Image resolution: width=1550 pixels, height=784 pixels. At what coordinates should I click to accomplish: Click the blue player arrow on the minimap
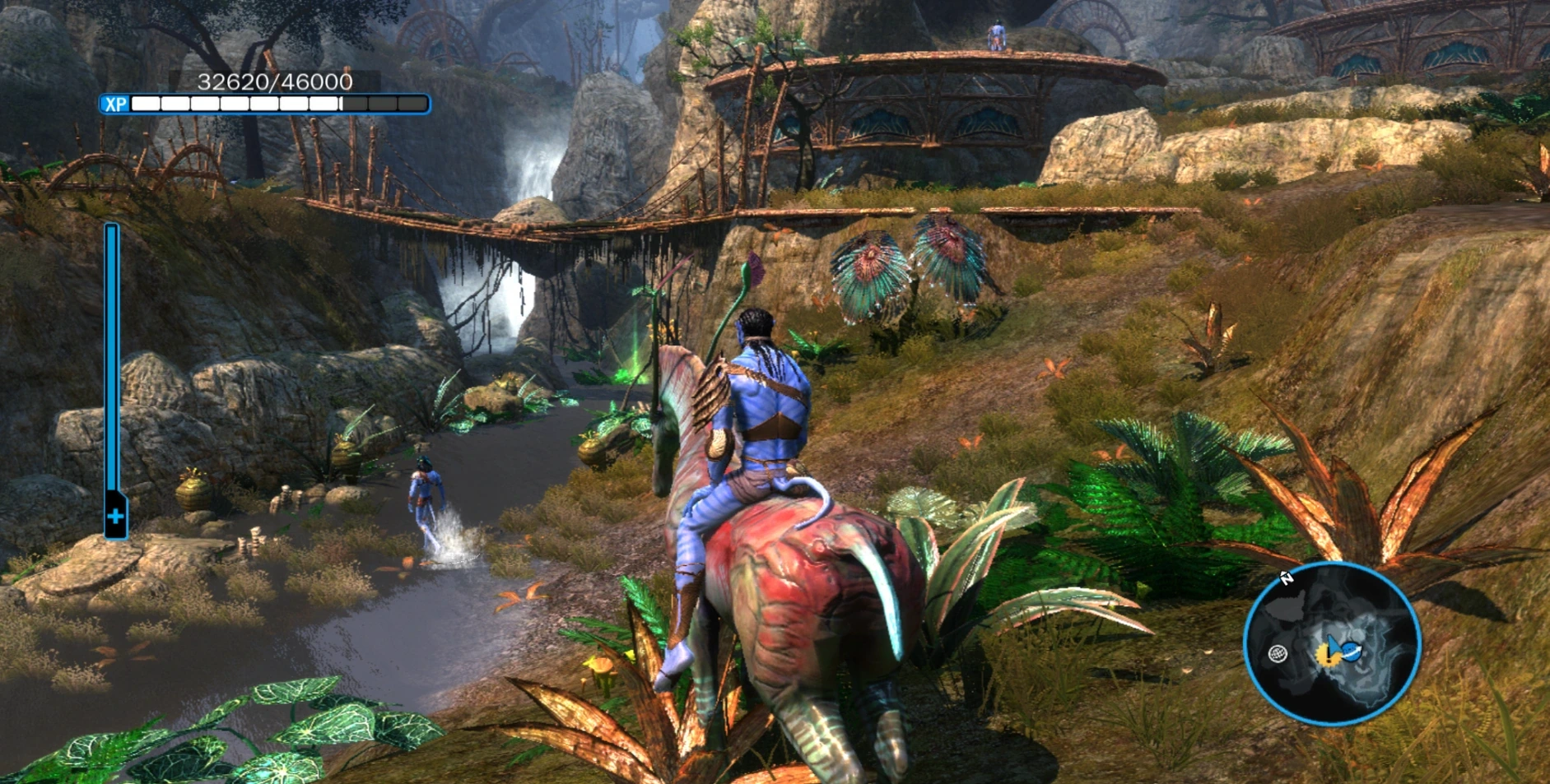click(x=1332, y=642)
